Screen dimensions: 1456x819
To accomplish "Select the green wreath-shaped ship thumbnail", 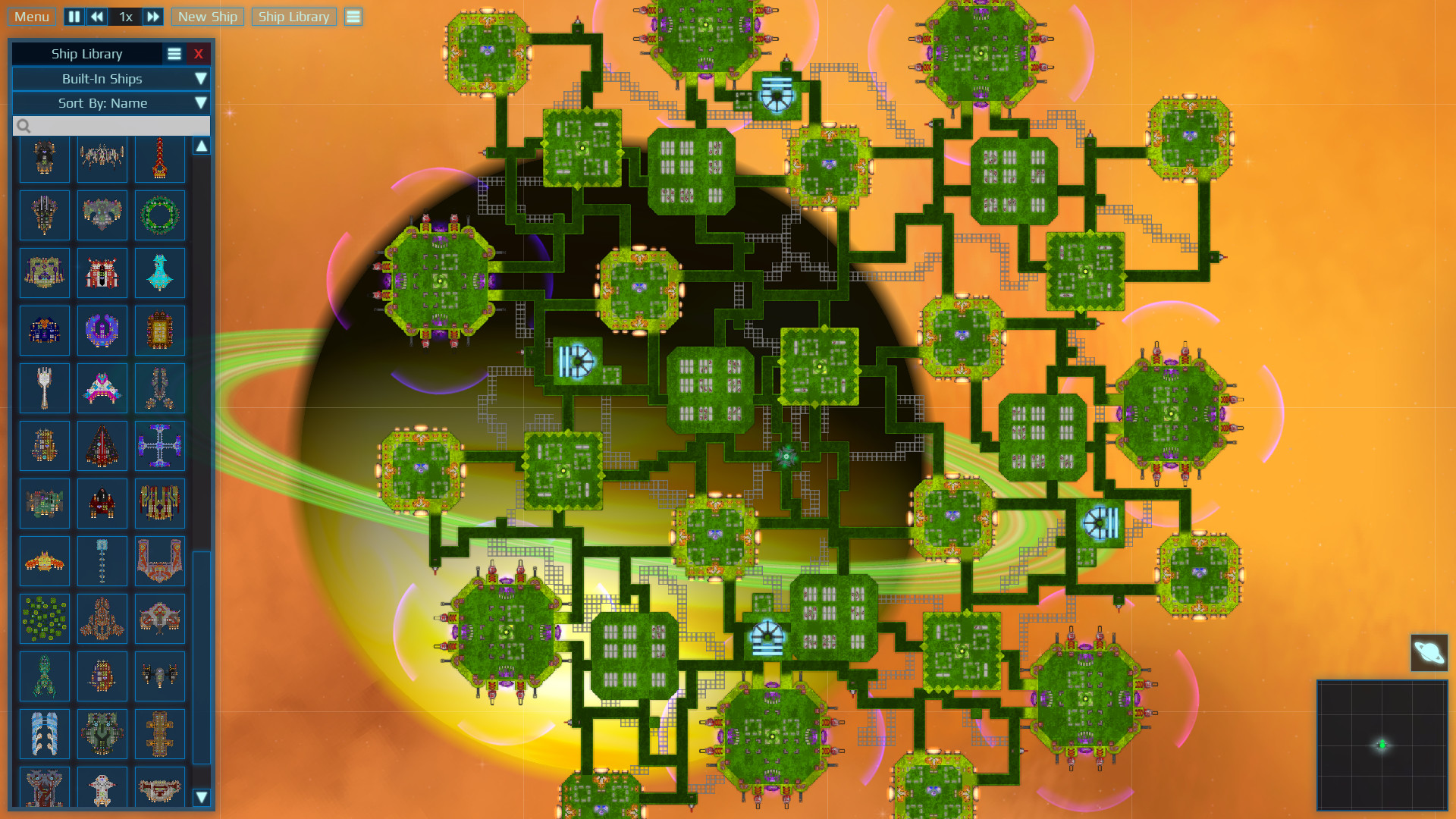I will click(x=160, y=215).
